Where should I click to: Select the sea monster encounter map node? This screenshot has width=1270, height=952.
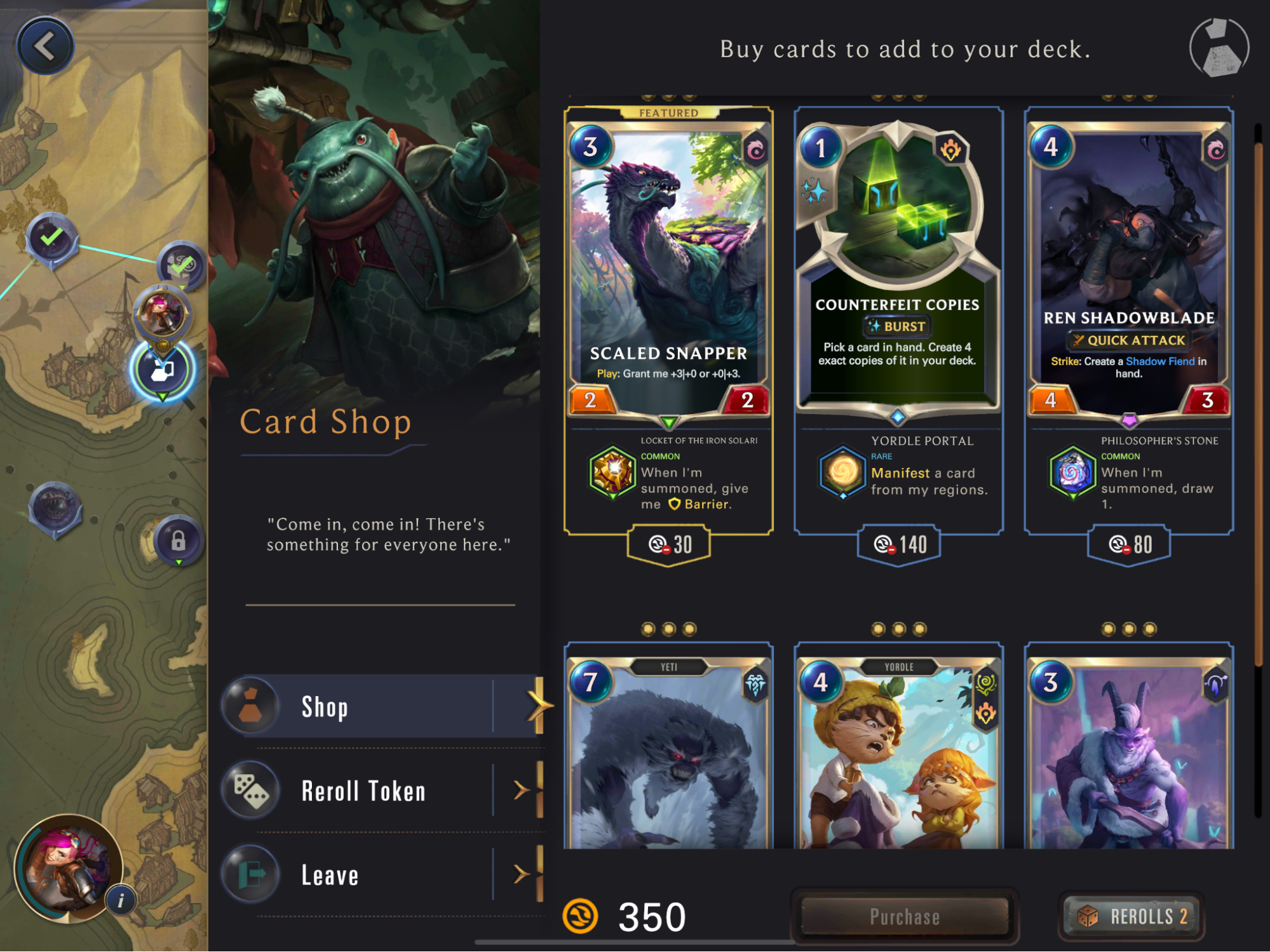click(x=56, y=507)
